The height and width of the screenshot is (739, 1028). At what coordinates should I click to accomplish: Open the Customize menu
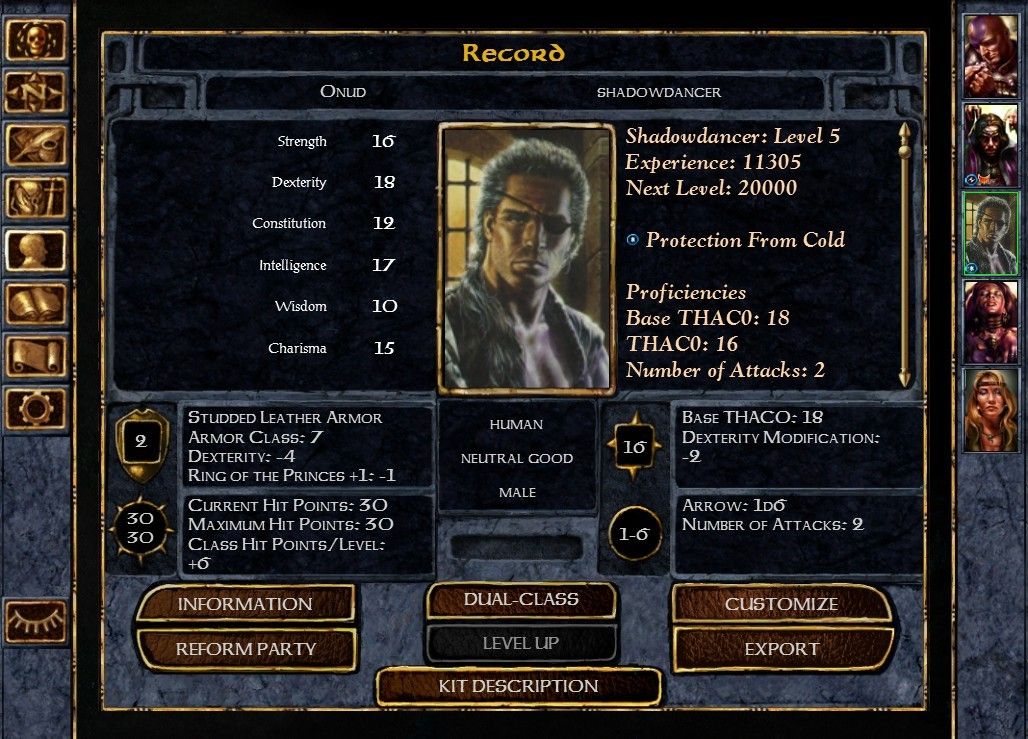pos(781,604)
